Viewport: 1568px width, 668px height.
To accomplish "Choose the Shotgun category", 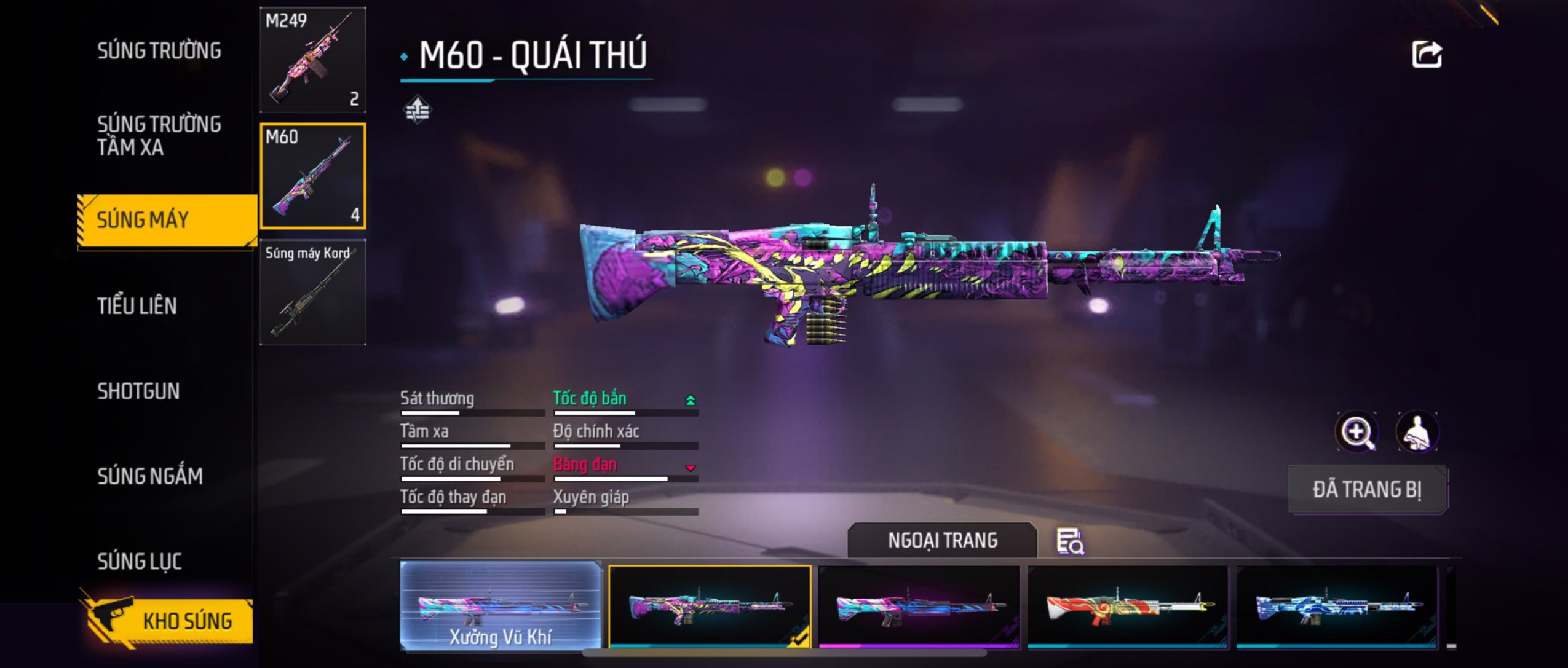I will (138, 391).
